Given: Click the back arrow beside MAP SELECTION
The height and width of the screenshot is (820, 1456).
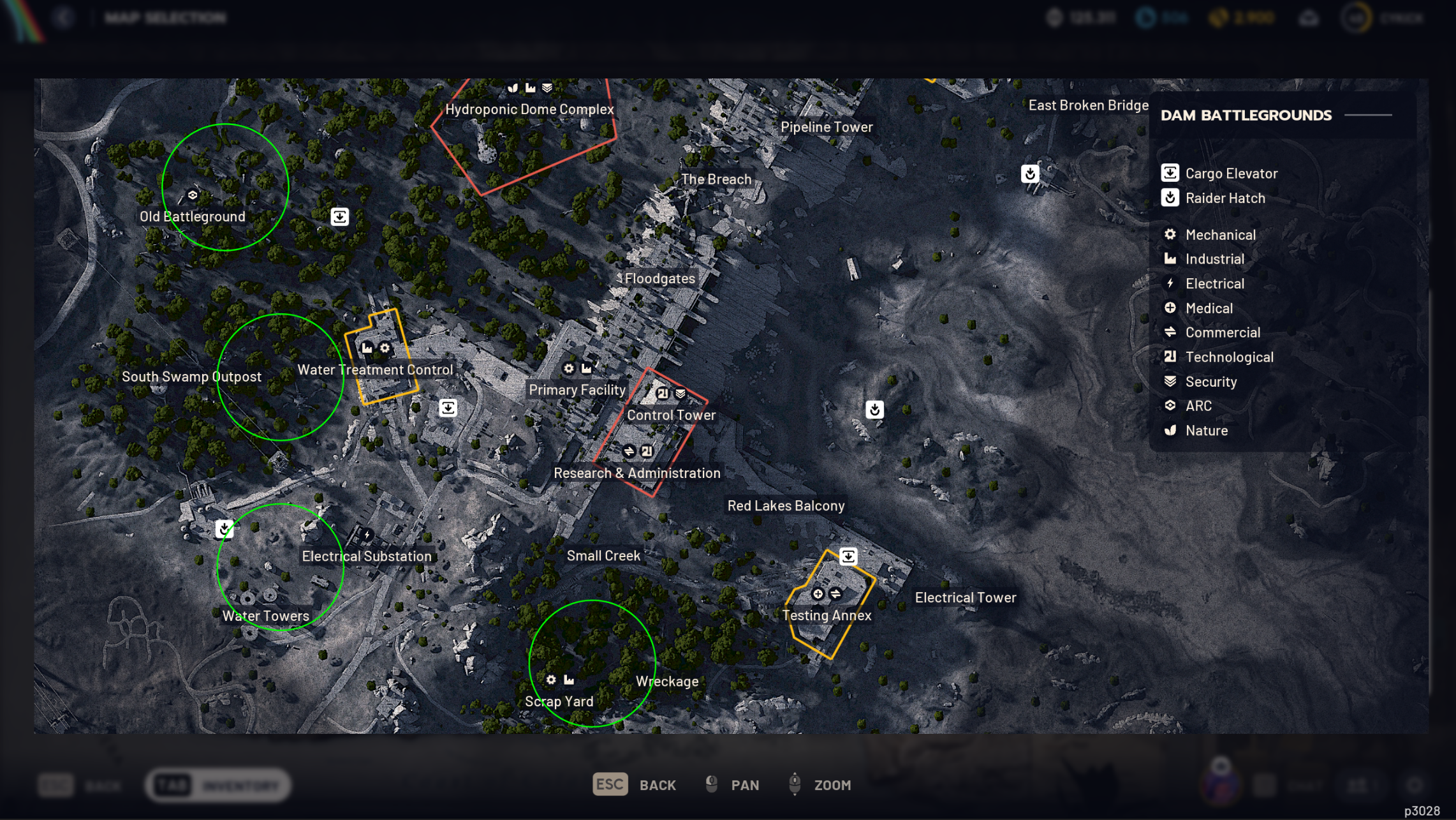Looking at the screenshot, I should pyautogui.click(x=64, y=17).
